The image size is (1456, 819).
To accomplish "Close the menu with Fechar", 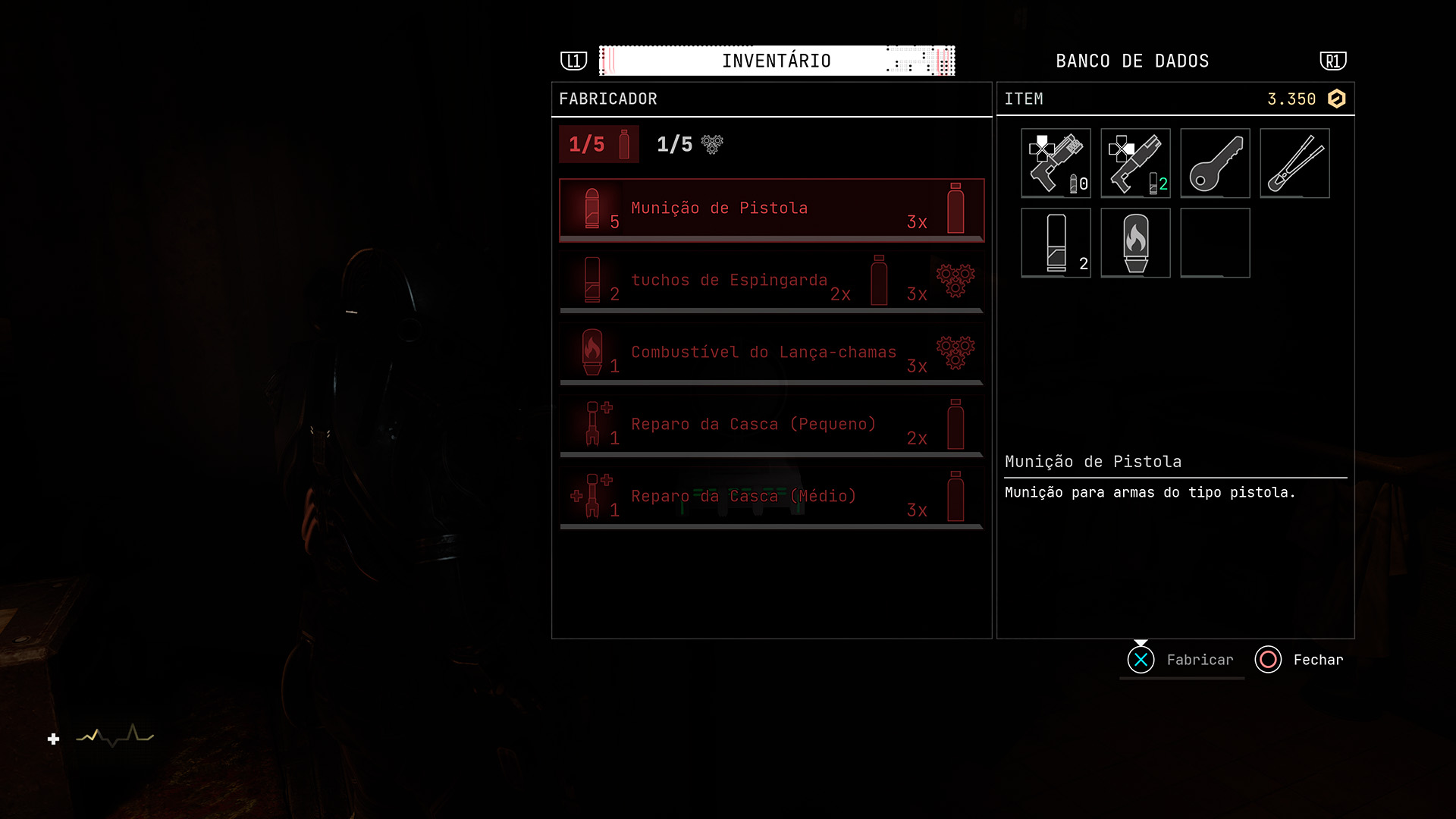I will pos(1300,660).
